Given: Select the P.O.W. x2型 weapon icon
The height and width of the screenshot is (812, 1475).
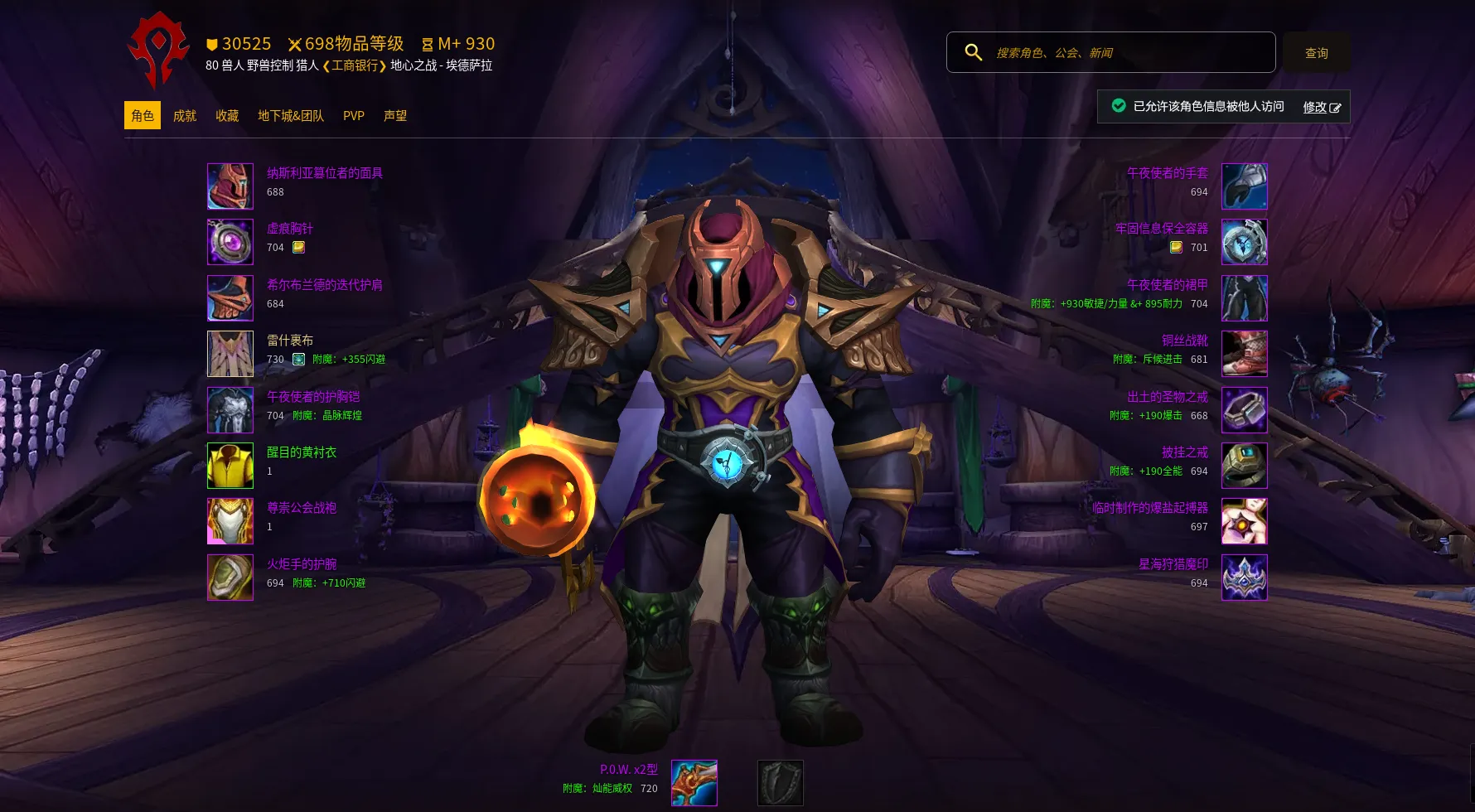Looking at the screenshot, I should click(x=694, y=783).
